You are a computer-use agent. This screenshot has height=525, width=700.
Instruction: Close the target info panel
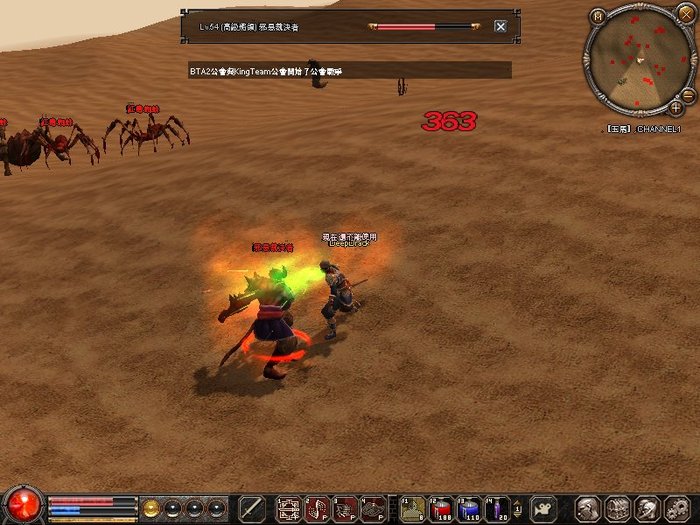(501, 27)
